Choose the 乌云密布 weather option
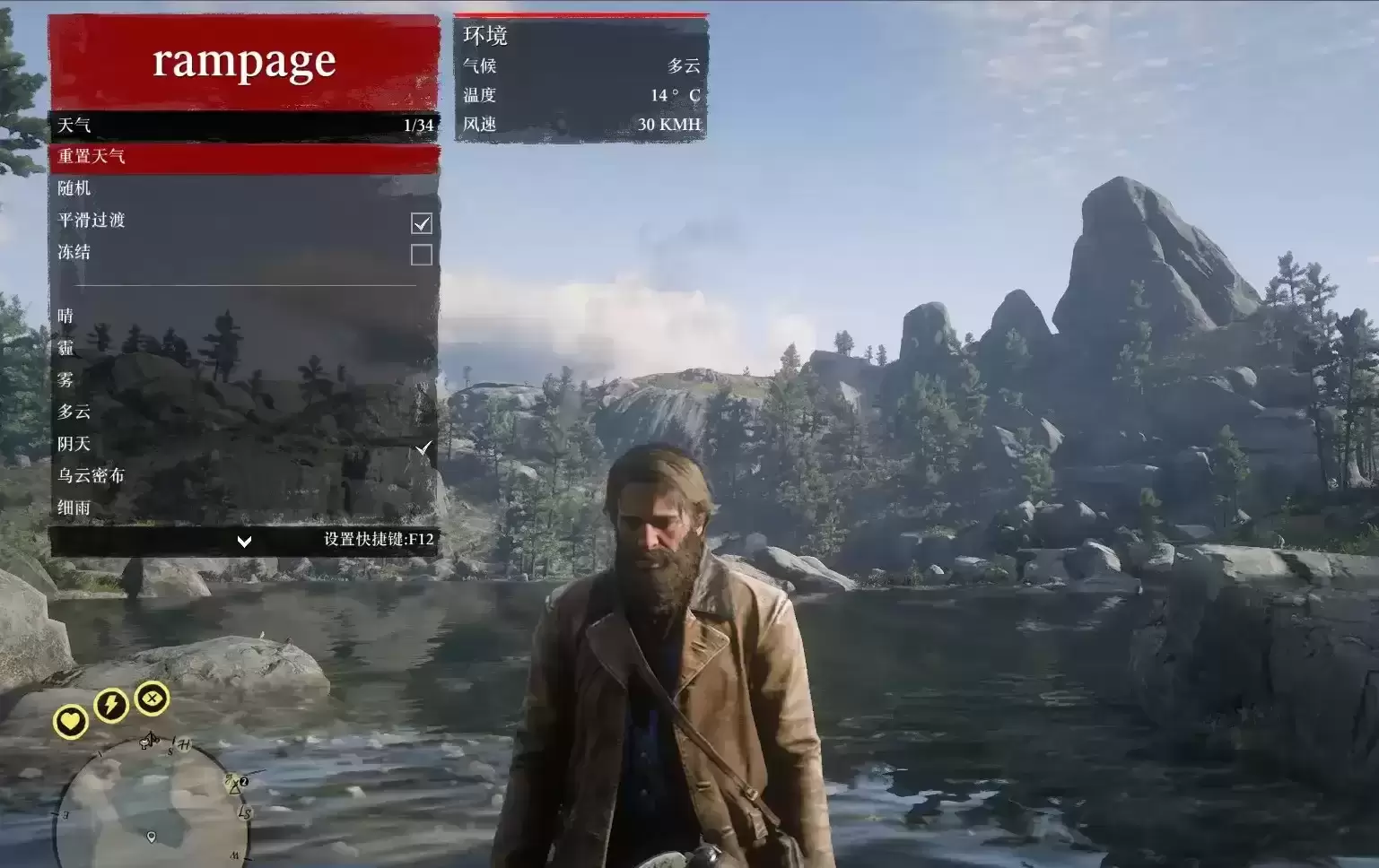 coord(243,475)
